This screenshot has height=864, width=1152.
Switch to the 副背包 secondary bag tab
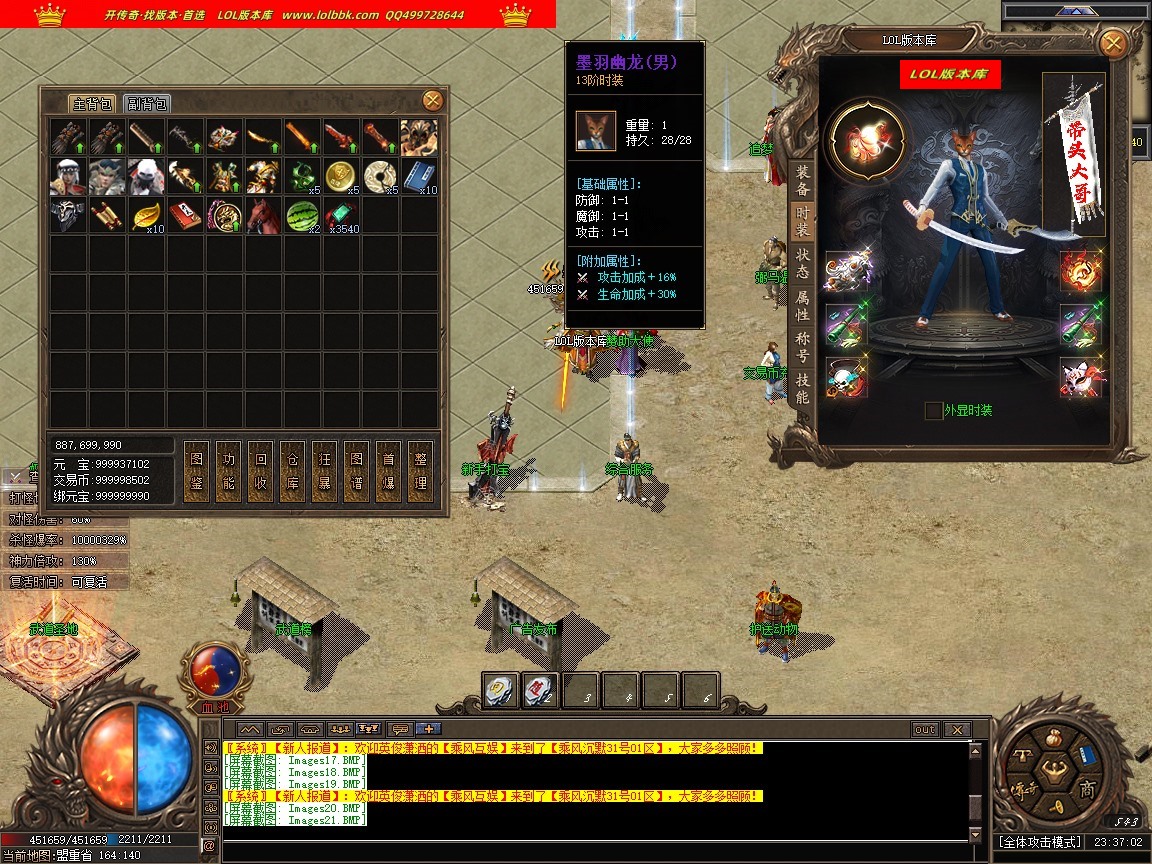147,104
